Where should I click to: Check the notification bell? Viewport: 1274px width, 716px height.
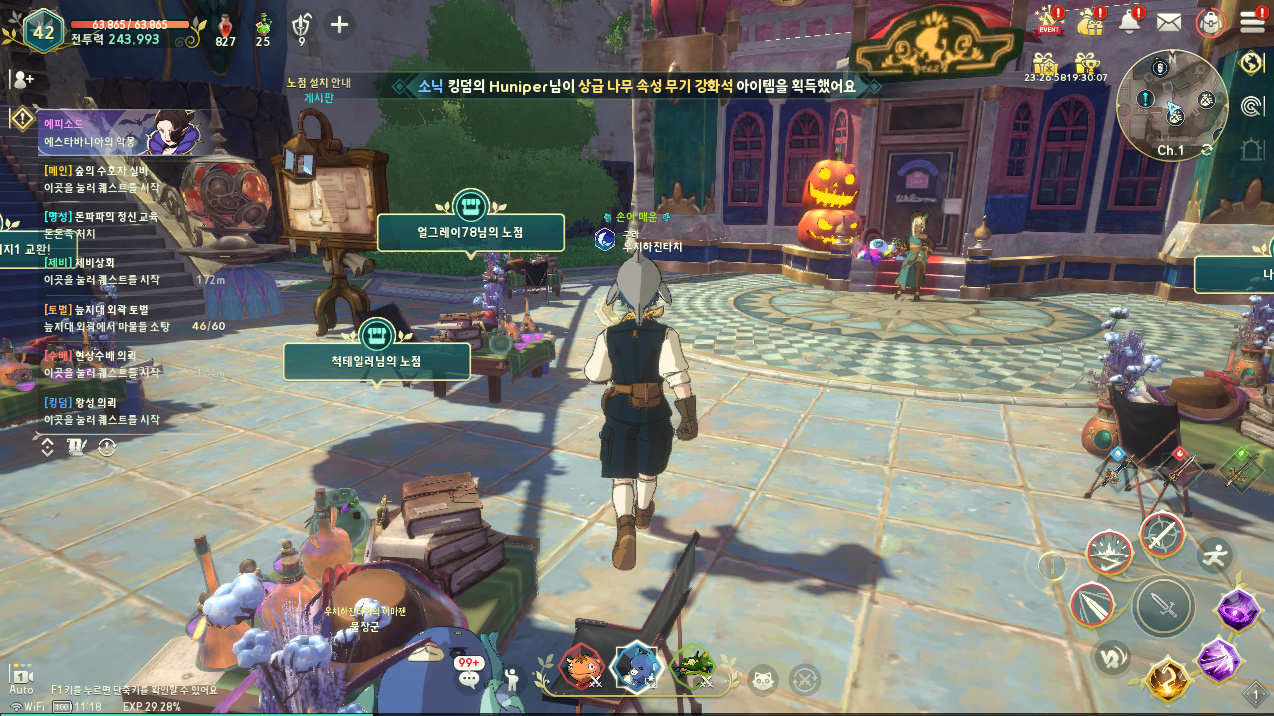[x=1131, y=21]
